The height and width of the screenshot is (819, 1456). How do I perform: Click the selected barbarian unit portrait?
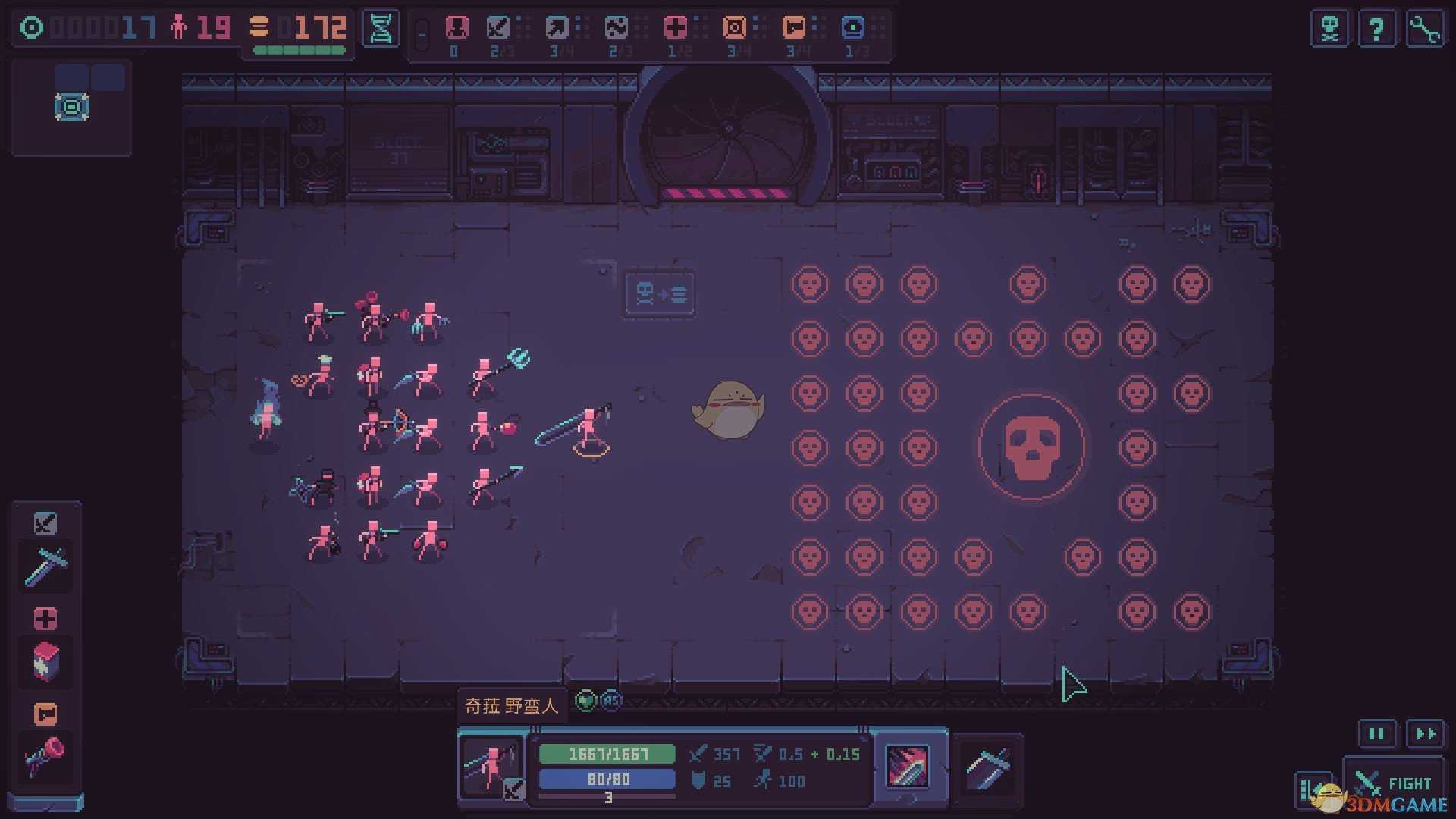(x=491, y=767)
